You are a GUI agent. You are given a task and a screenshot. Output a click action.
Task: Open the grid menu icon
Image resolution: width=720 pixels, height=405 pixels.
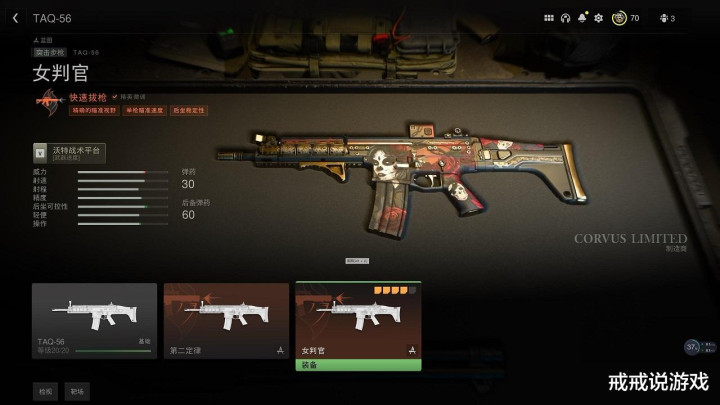click(548, 18)
